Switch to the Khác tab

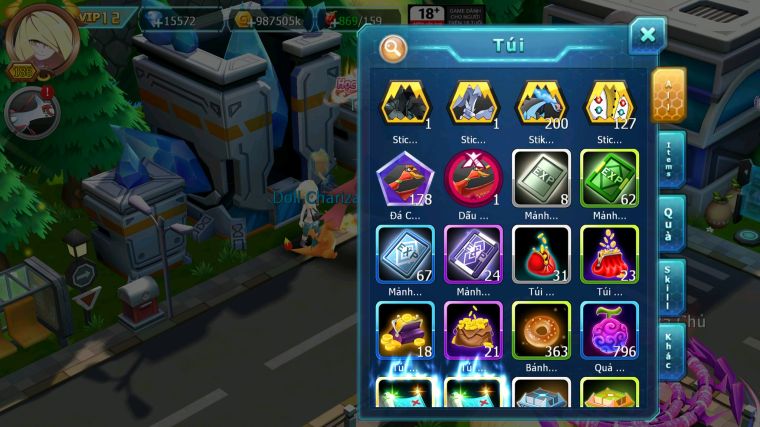pos(667,350)
